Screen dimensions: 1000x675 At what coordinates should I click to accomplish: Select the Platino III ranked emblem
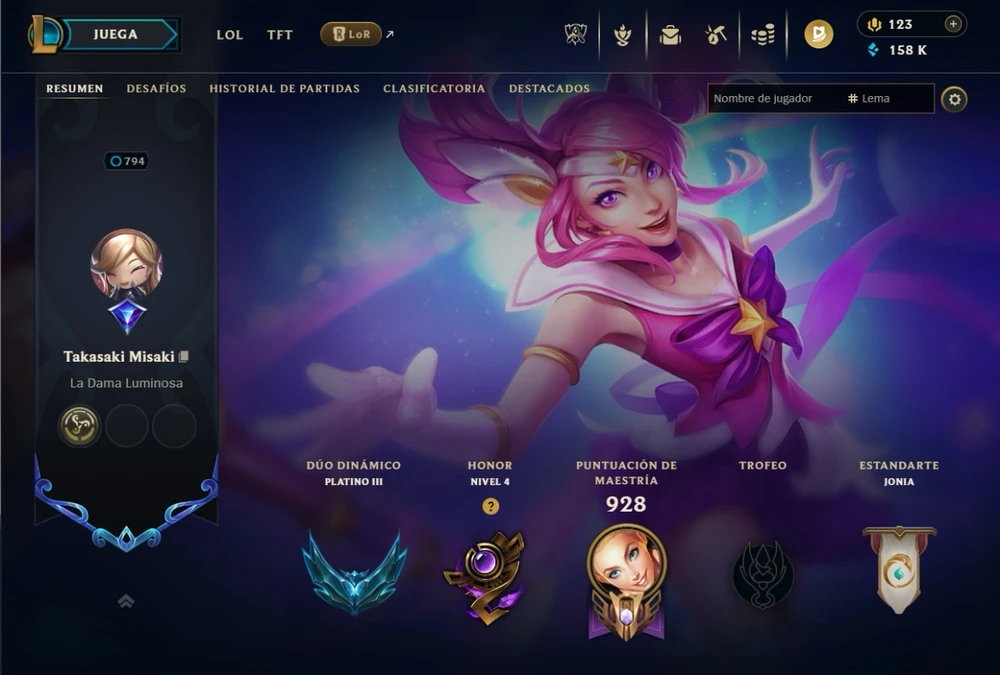pyautogui.click(x=354, y=572)
